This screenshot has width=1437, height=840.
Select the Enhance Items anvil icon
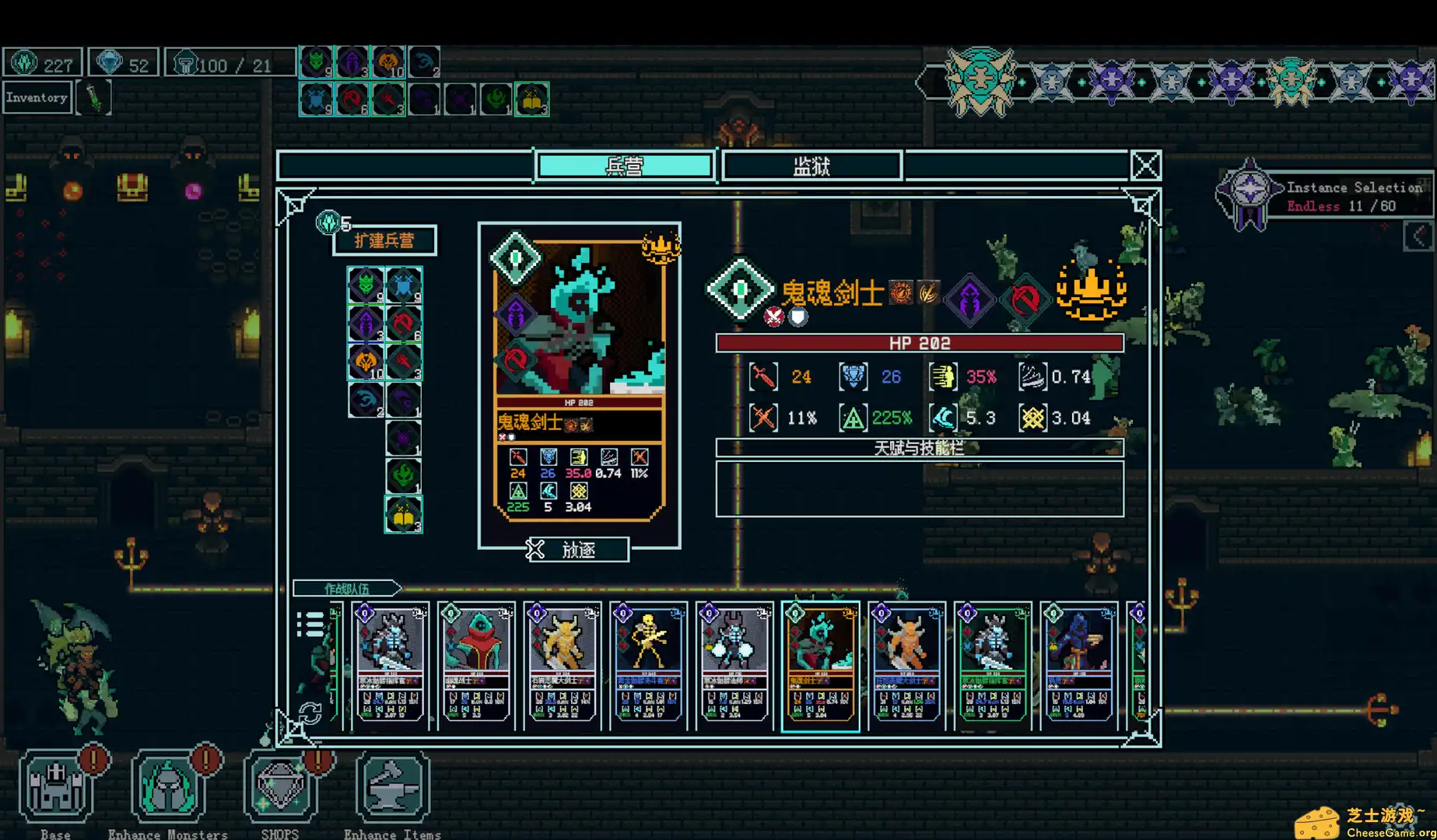tap(391, 786)
